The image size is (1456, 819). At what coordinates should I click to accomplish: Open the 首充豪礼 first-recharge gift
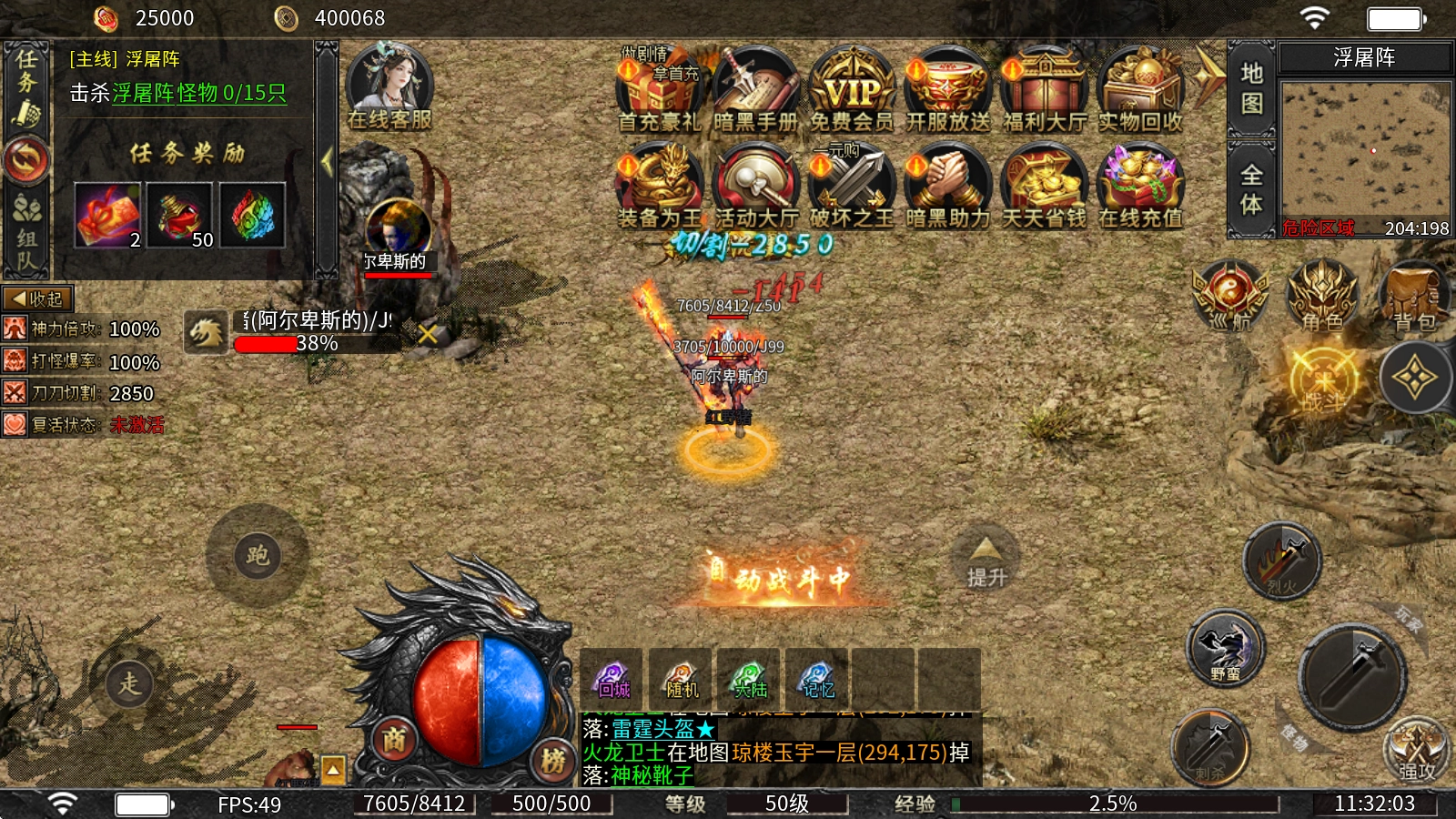tap(659, 91)
